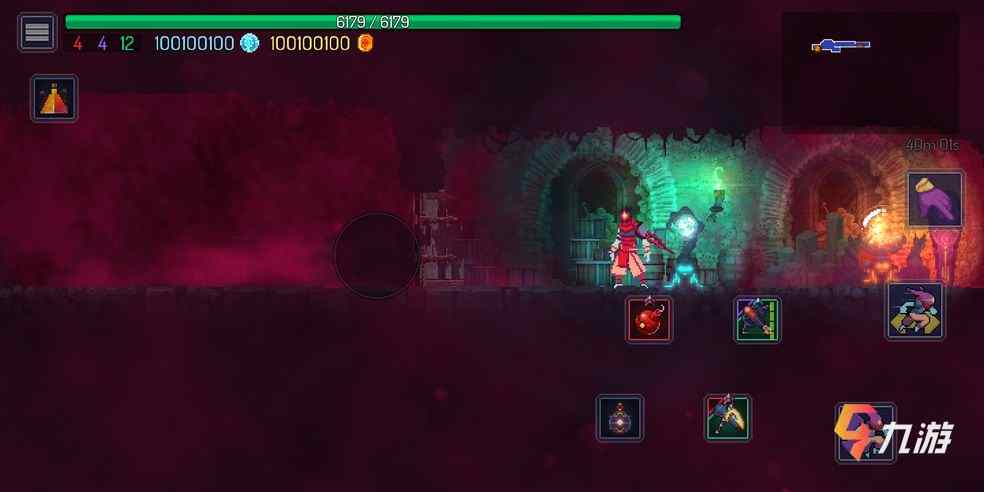The width and height of the screenshot is (984, 492).
Task: Attack with the golden scythe weapon
Action: (x=727, y=418)
